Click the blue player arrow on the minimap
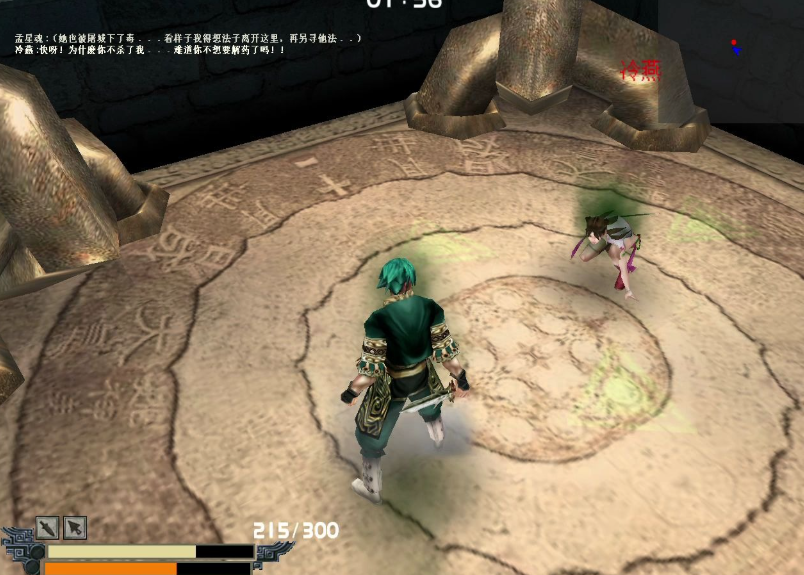Screen dimensions: 804x575 point(738,50)
